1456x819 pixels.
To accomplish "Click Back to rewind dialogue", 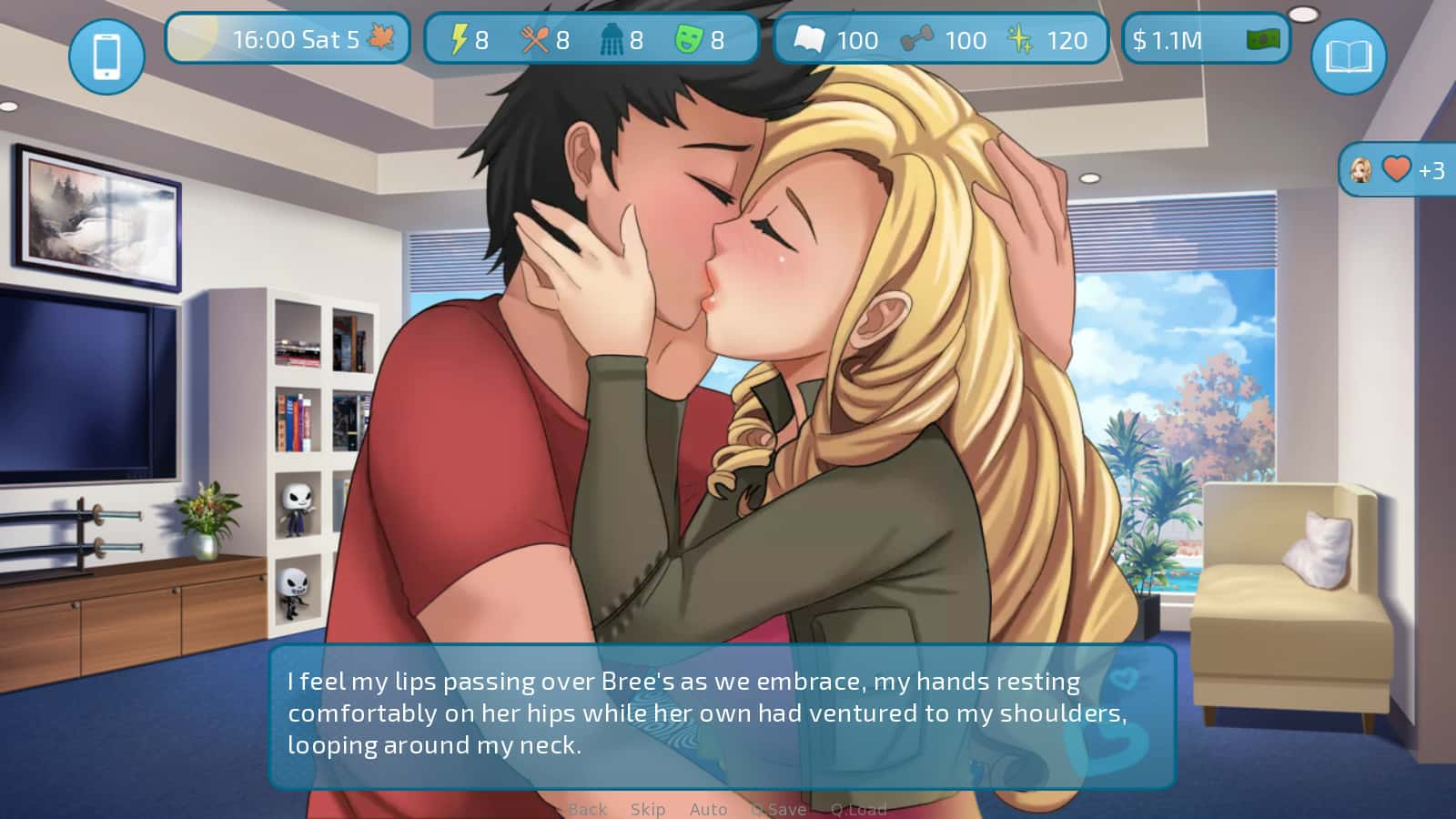I will [588, 808].
